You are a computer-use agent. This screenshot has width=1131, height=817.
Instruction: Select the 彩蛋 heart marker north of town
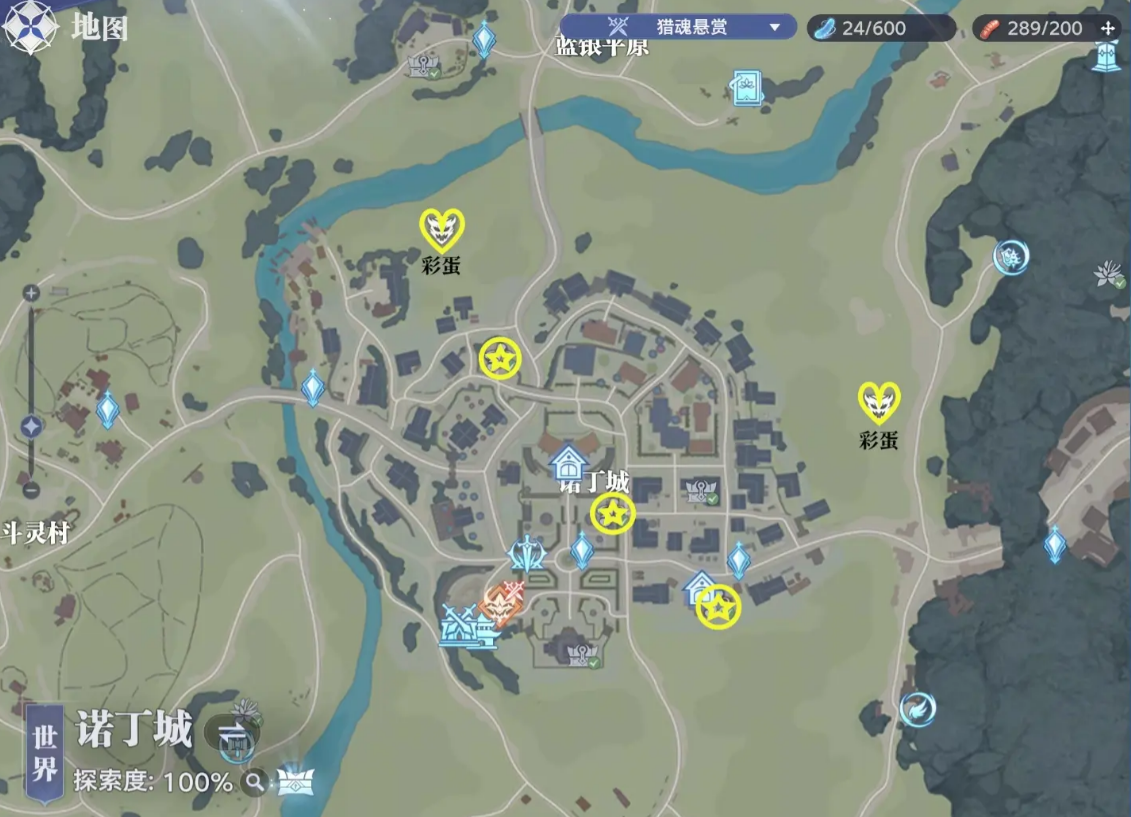[440, 230]
